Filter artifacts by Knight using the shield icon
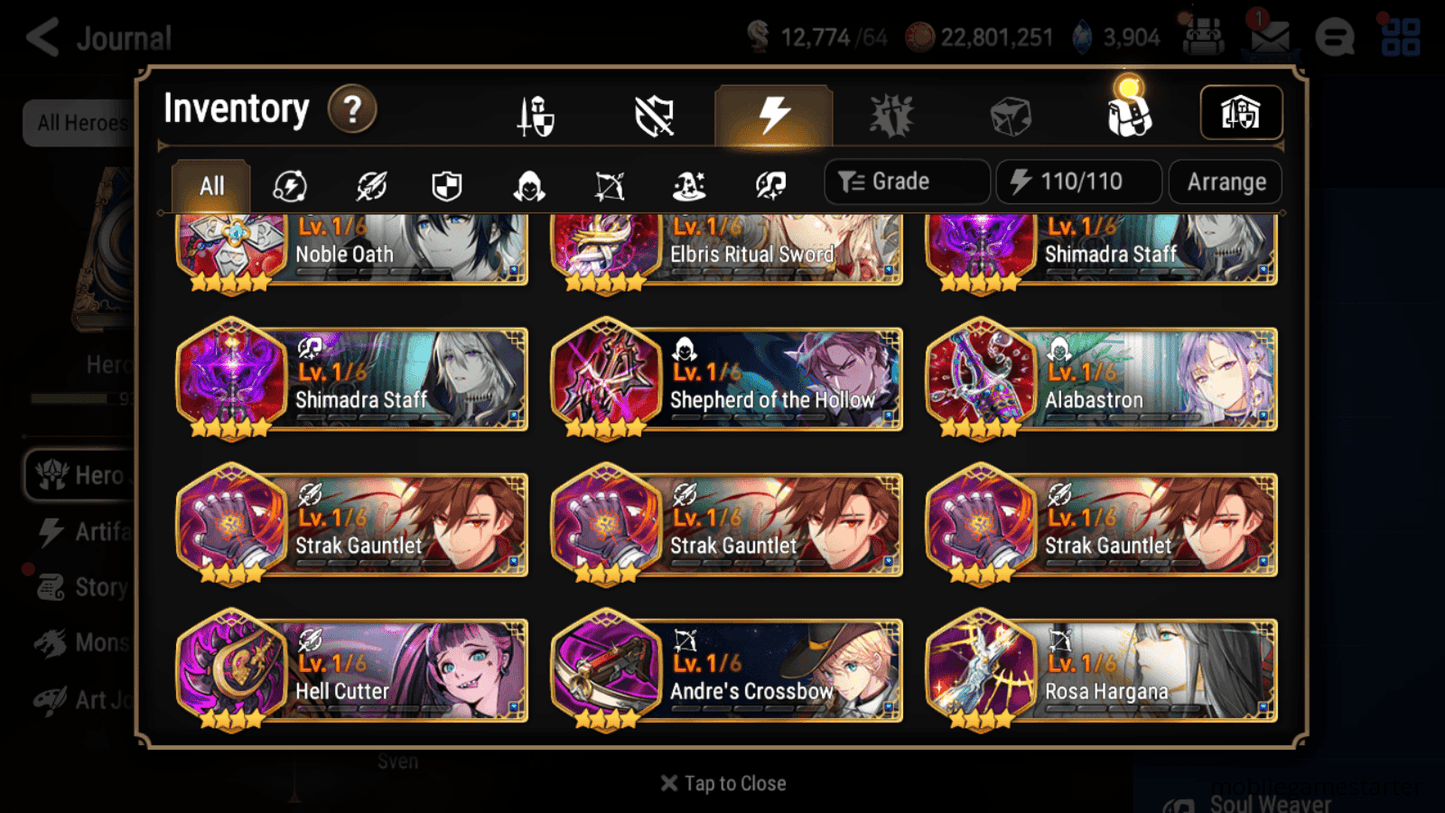This screenshot has width=1445, height=813. click(447, 184)
